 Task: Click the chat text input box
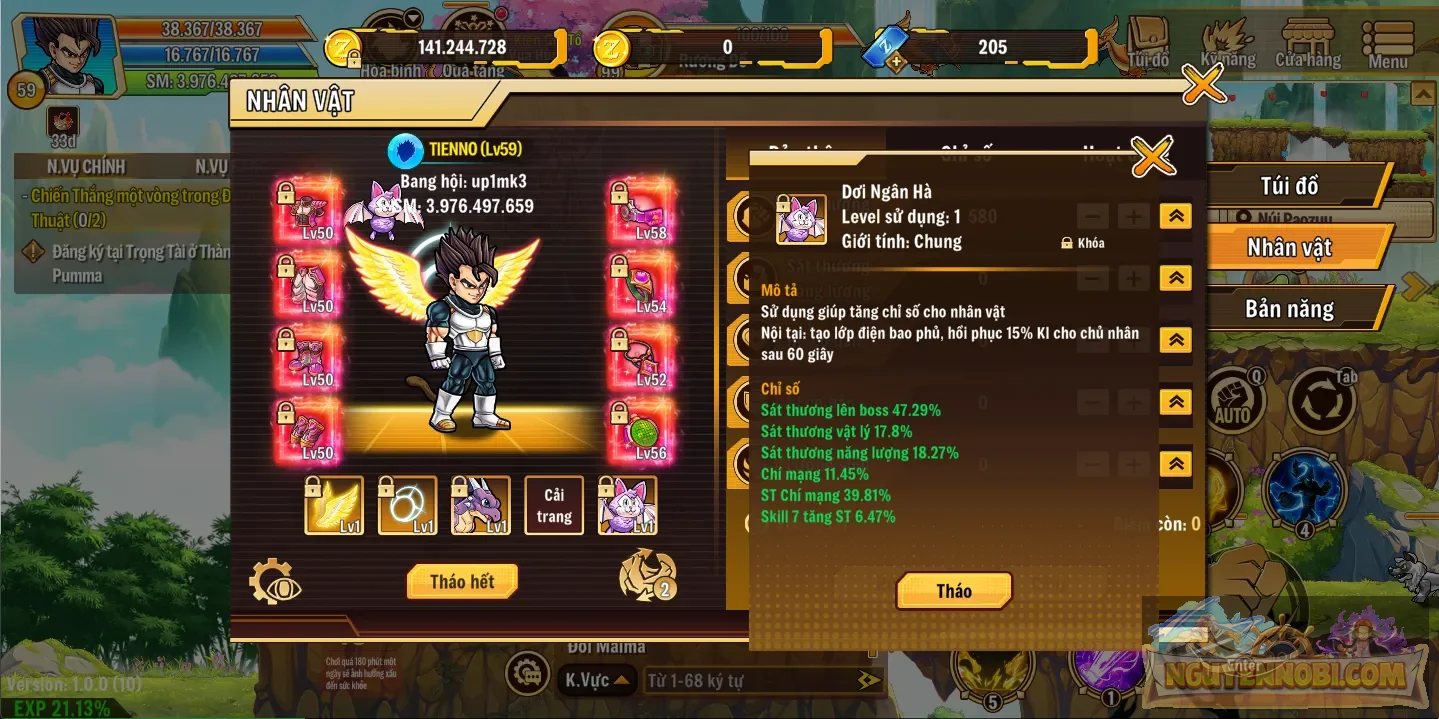click(750, 681)
